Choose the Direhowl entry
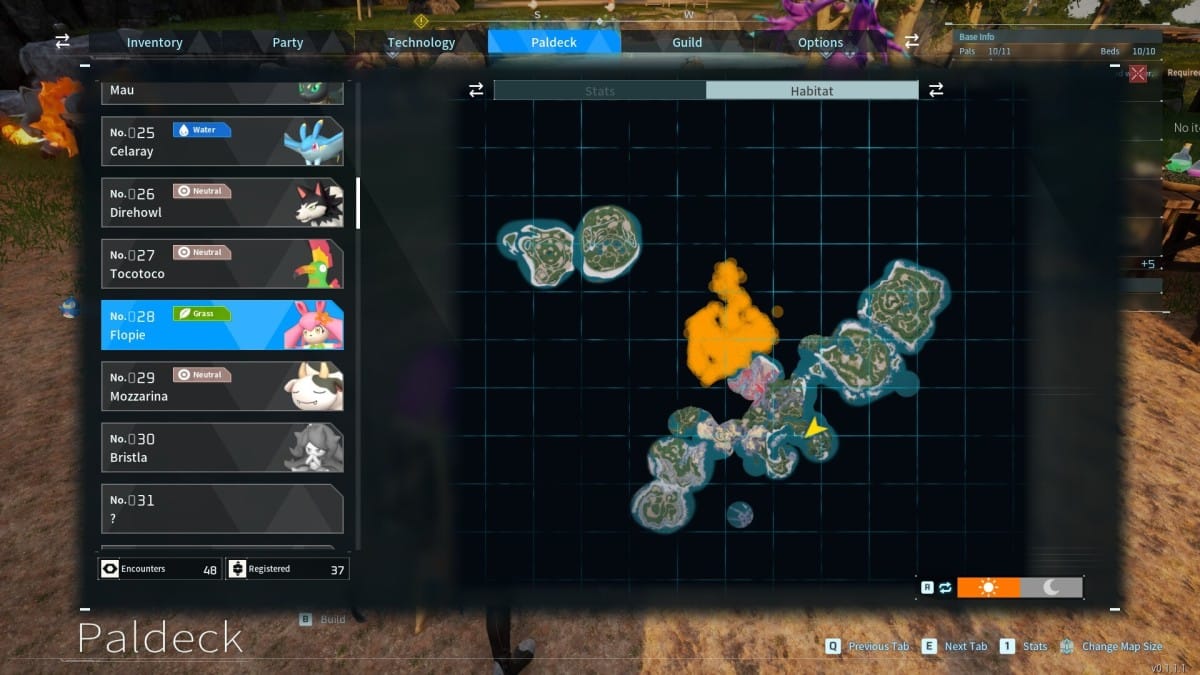Screen dimensions: 1200x675 click(x=222, y=203)
